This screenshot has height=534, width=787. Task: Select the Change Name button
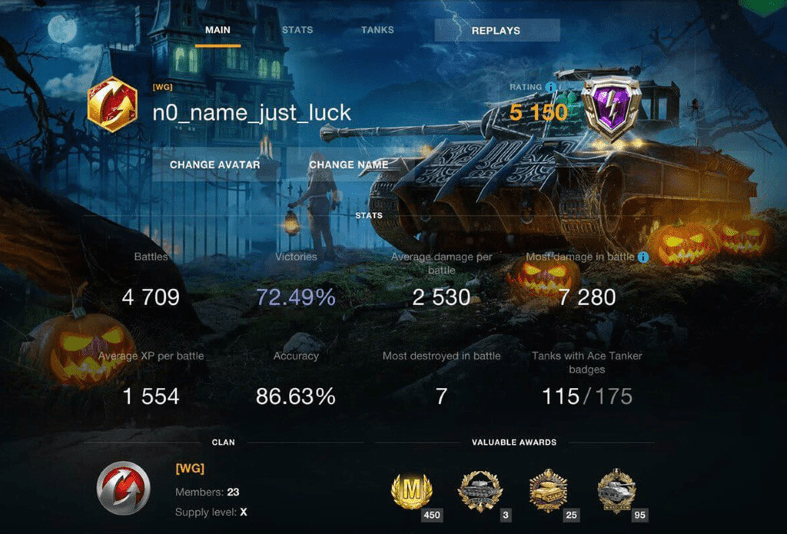click(x=348, y=165)
